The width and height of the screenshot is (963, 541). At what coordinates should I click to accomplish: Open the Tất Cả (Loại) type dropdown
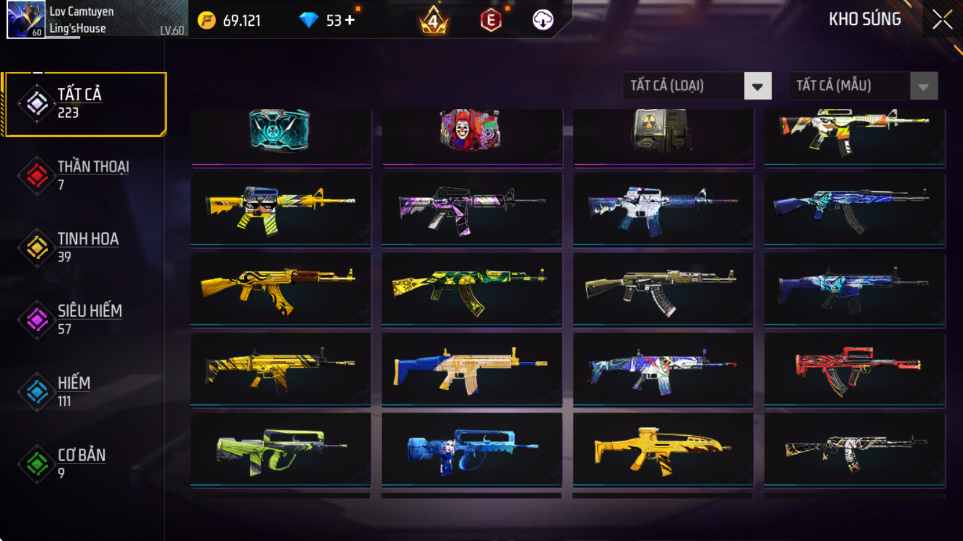point(697,86)
